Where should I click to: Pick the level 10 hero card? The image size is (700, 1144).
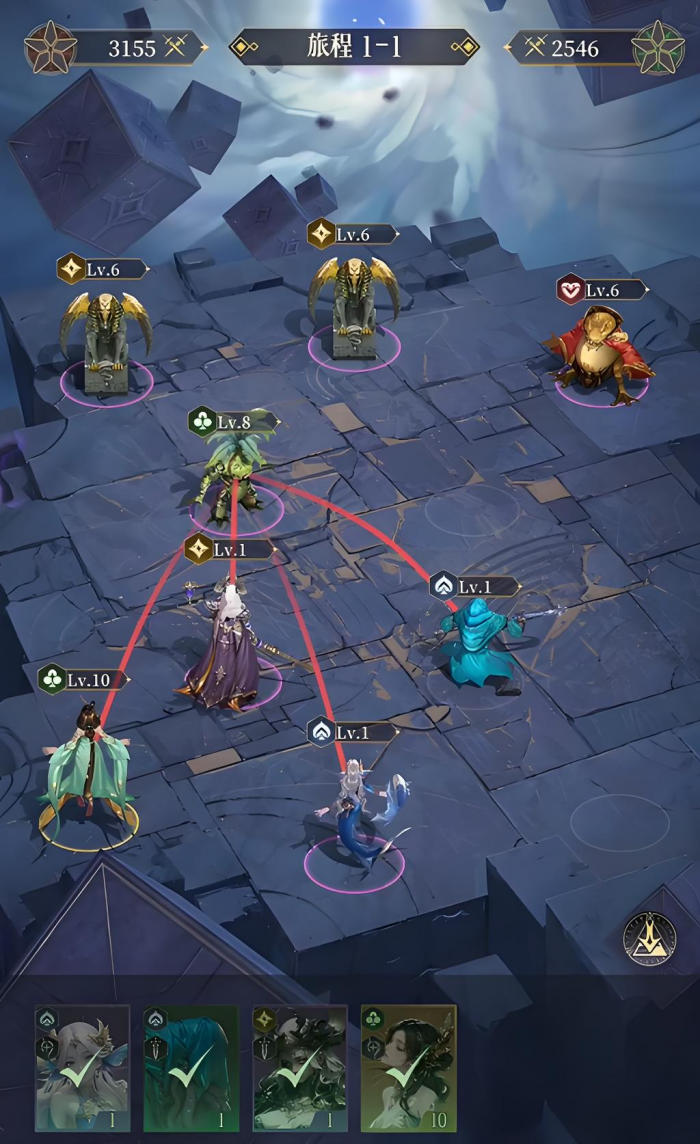click(407, 1067)
